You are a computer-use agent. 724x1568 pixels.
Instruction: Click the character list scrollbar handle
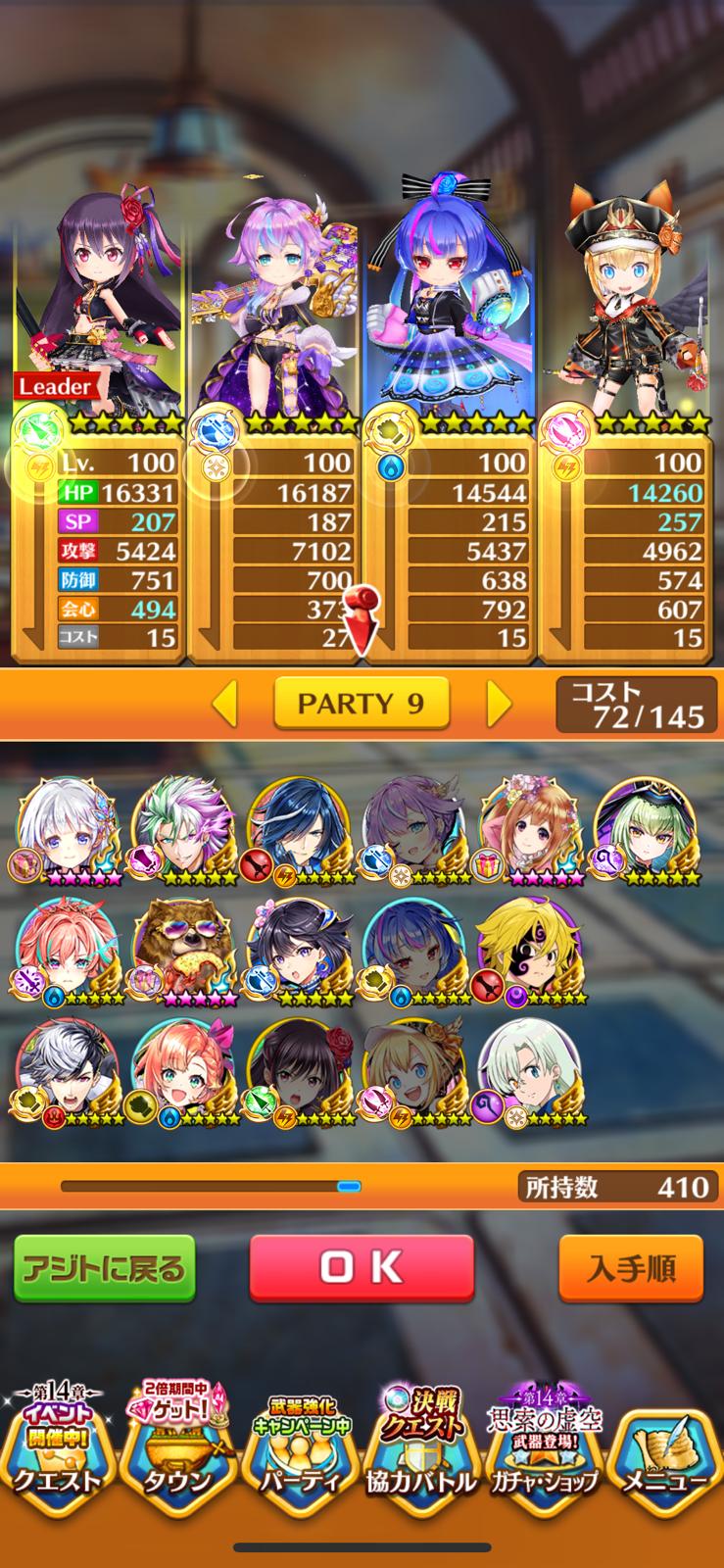[349, 1187]
